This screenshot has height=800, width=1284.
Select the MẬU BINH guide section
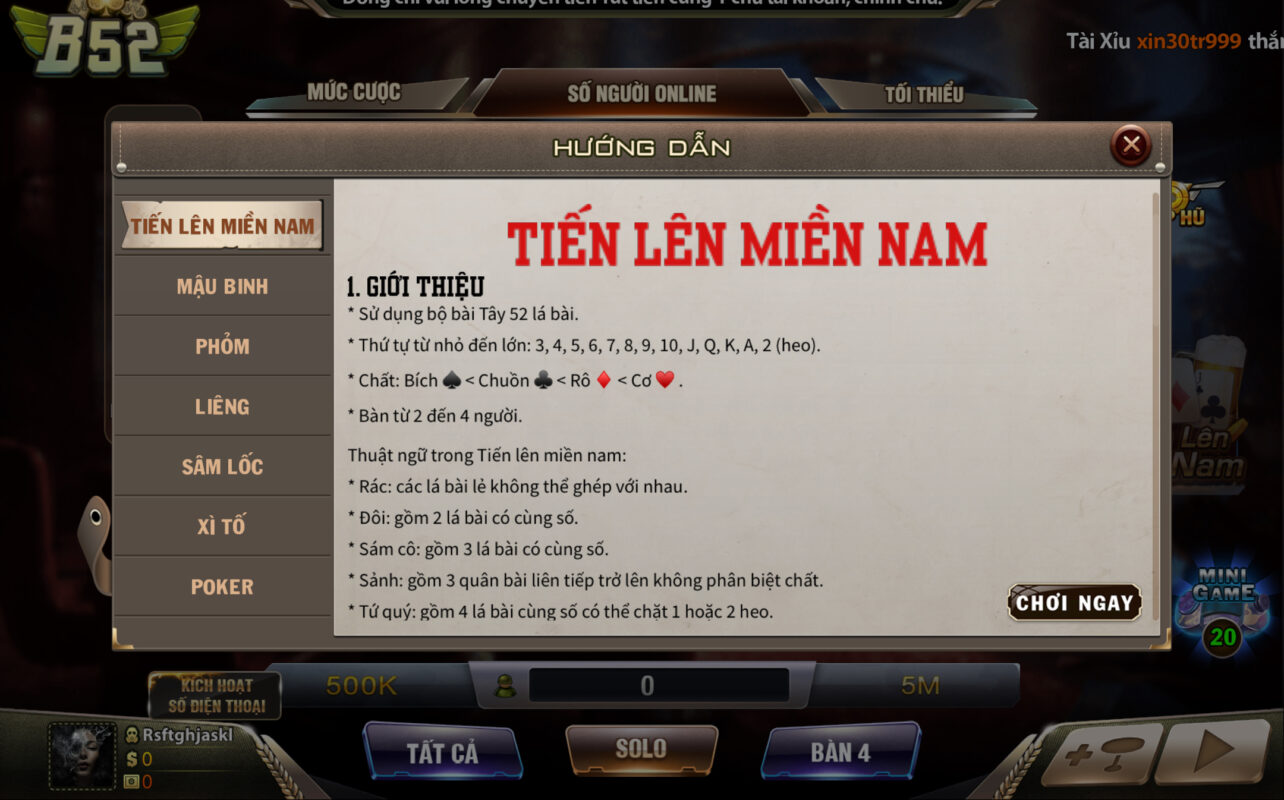tap(222, 285)
